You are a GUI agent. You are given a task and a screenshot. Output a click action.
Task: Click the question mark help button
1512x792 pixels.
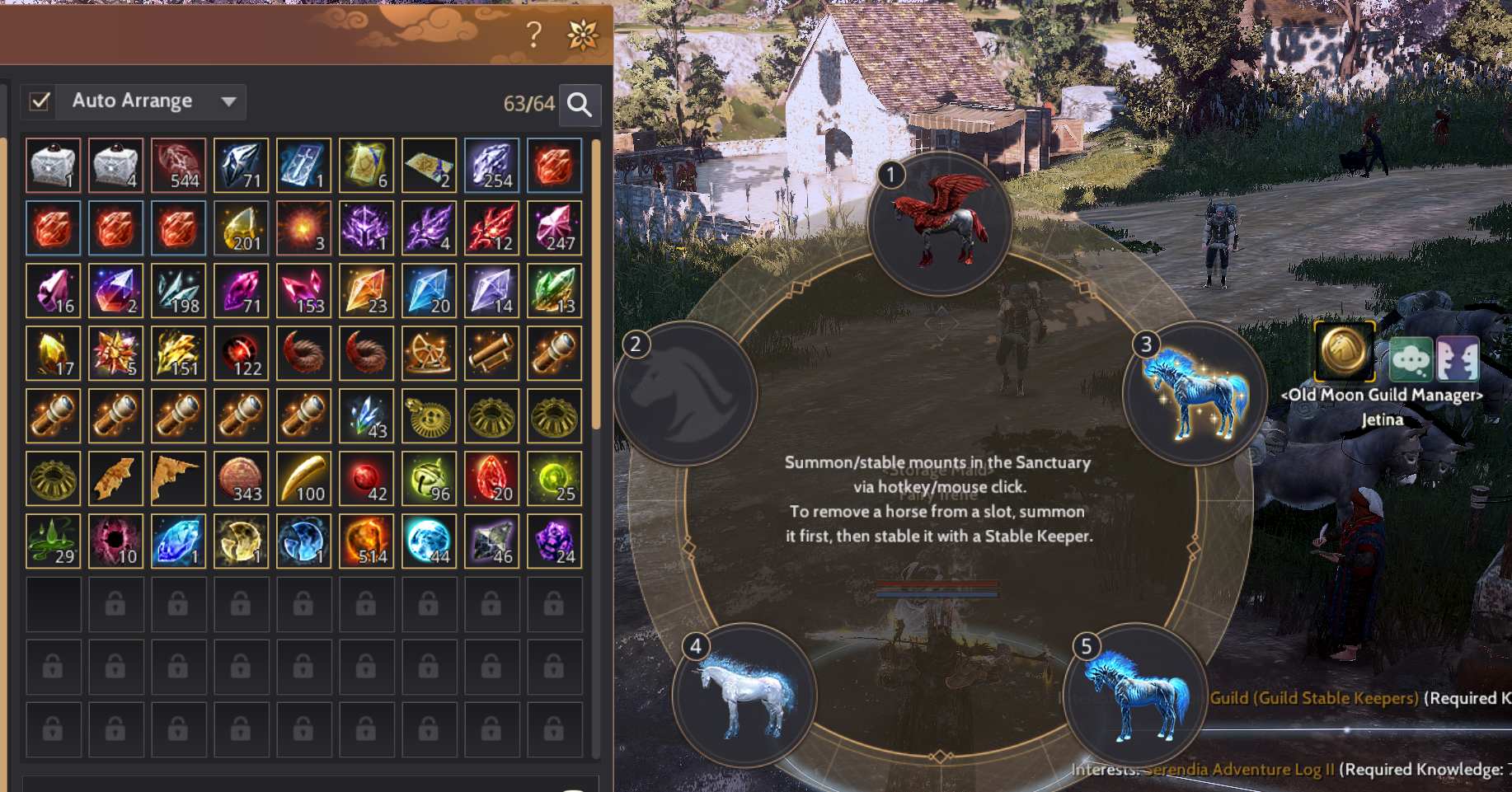click(x=534, y=35)
